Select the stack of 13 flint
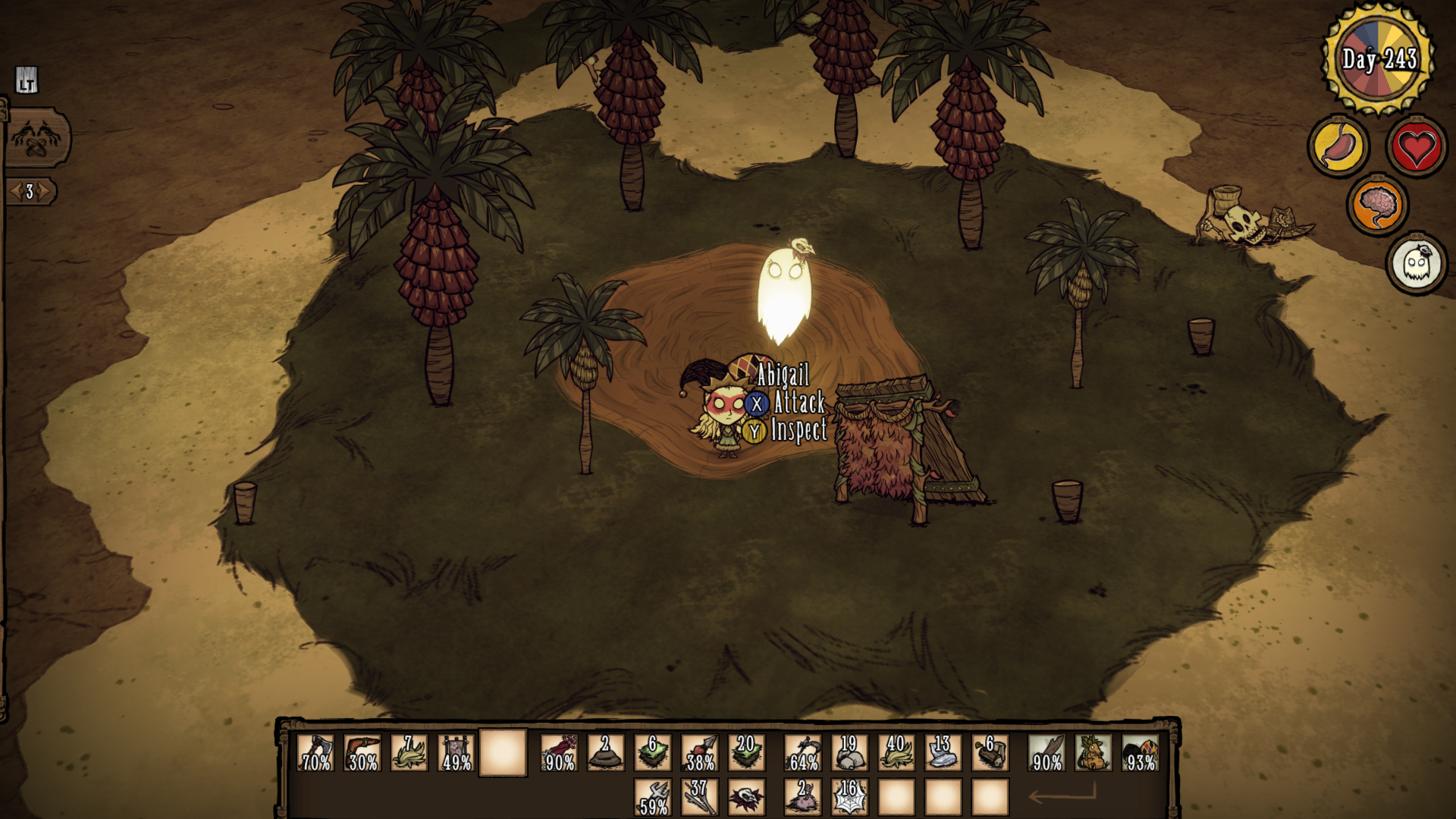Image resolution: width=1456 pixels, height=819 pixels. click(943, 753)
